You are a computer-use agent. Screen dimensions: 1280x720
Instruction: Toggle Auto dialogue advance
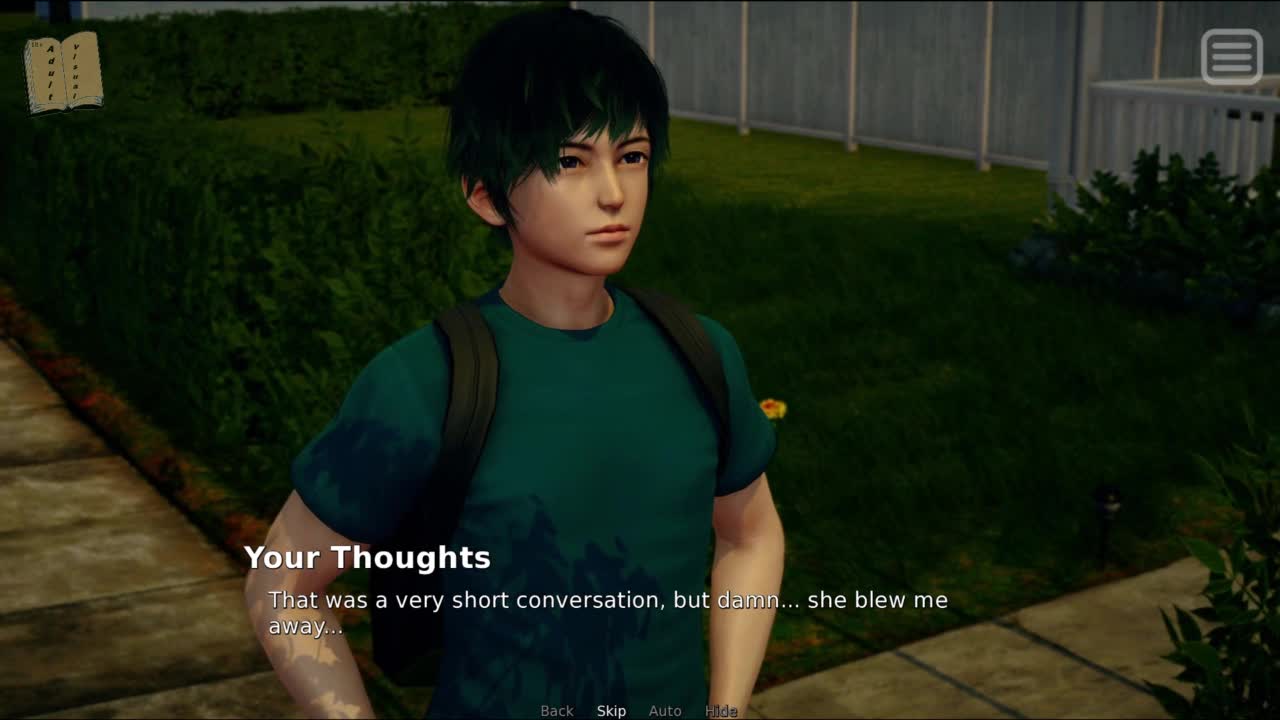click(x=665, y=711)
